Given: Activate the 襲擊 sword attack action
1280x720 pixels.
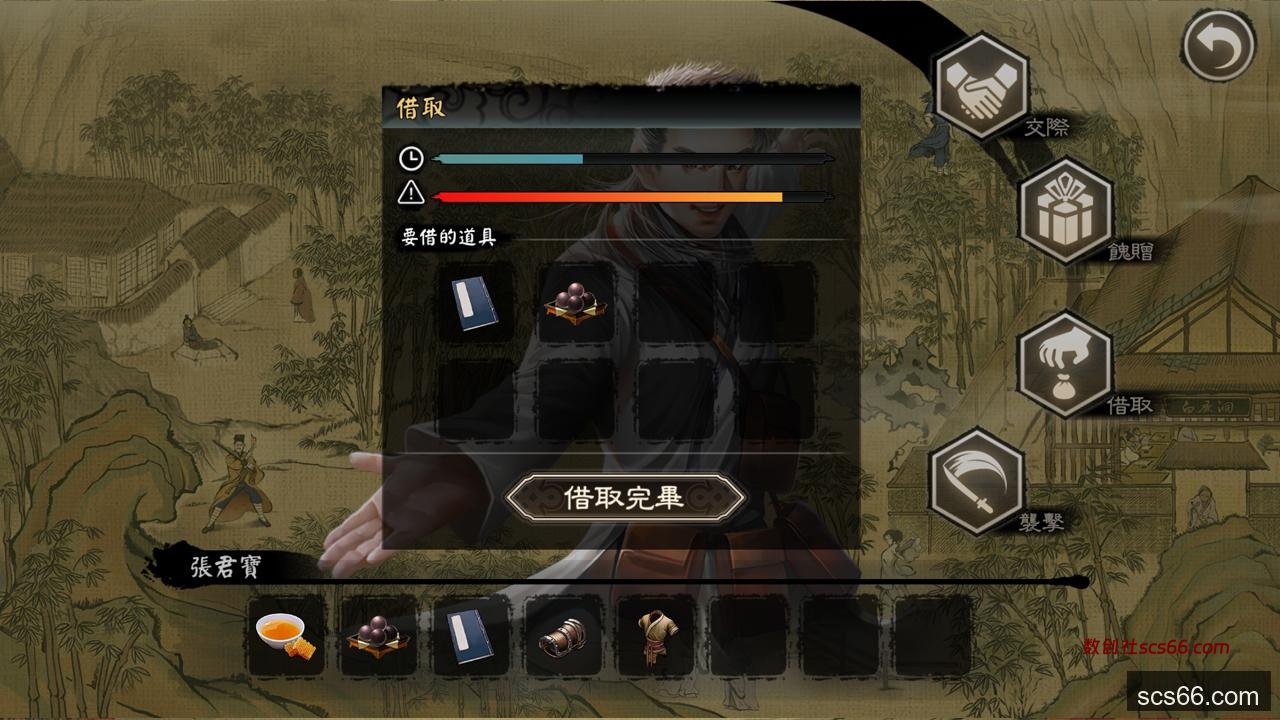Looking at the screenshot, I should 976,482.
